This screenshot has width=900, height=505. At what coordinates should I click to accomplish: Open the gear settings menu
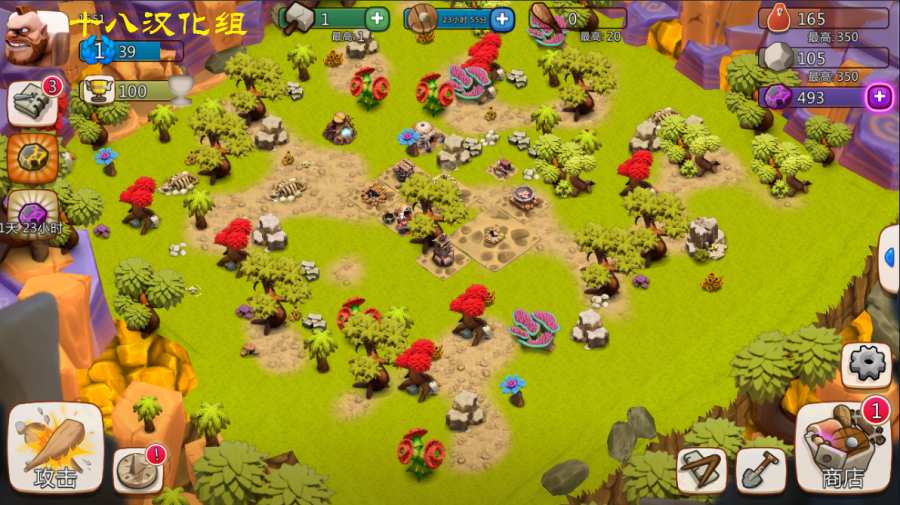click(x=865, y=364)
